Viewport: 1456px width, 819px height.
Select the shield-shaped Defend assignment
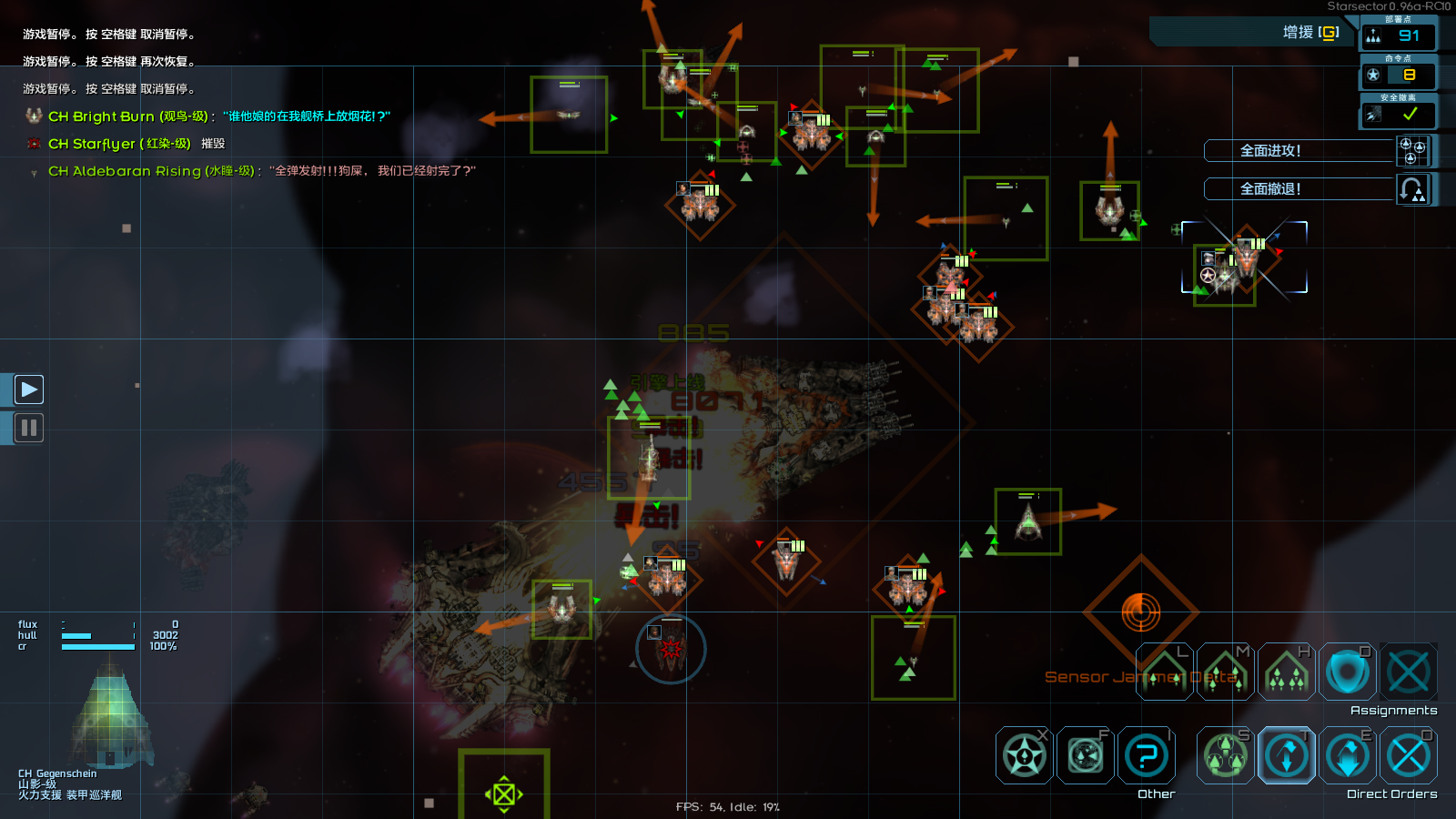[x=1348, y=673]
